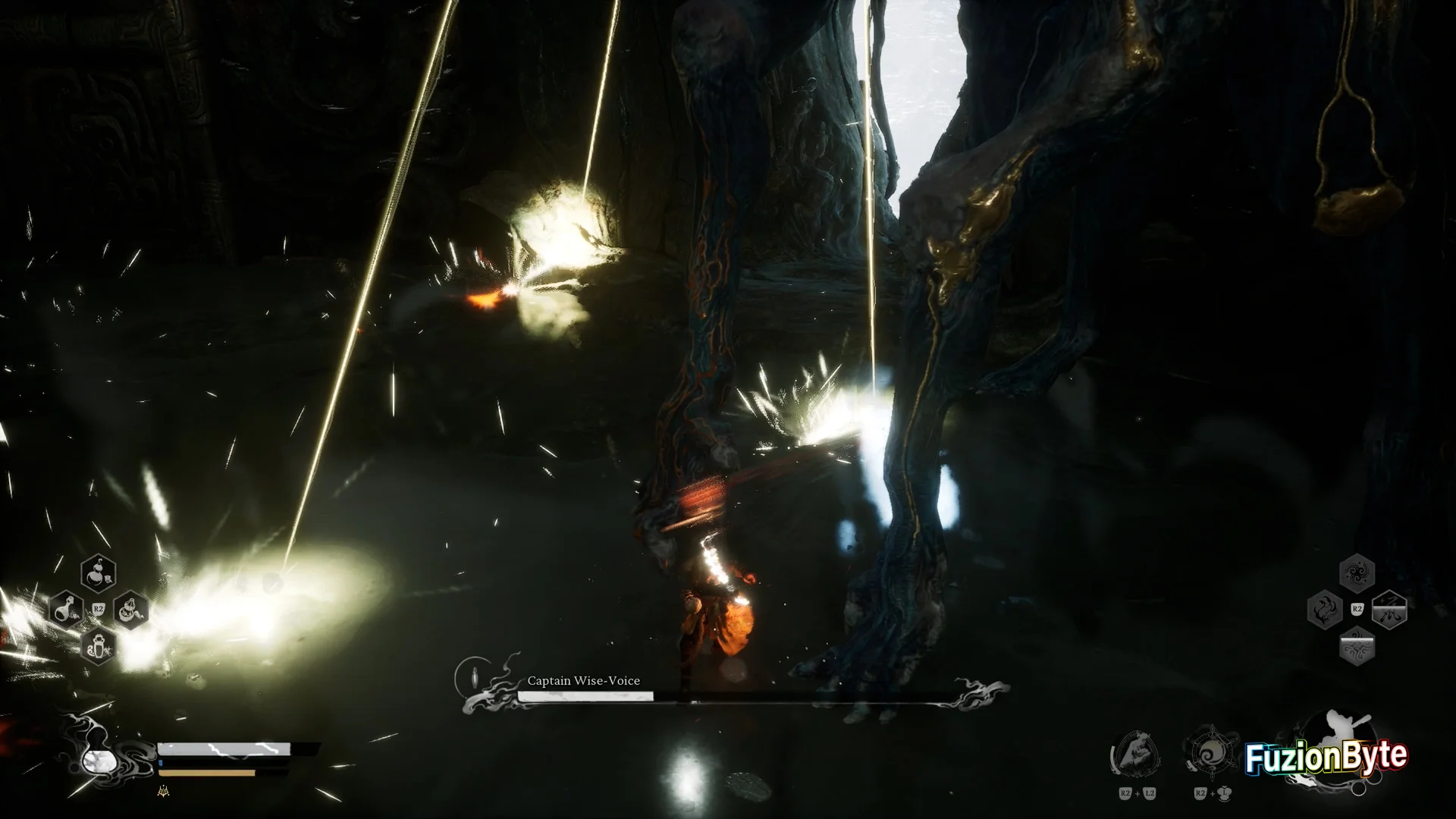Cast the swirling wind spell

[x=1357, y=573]
